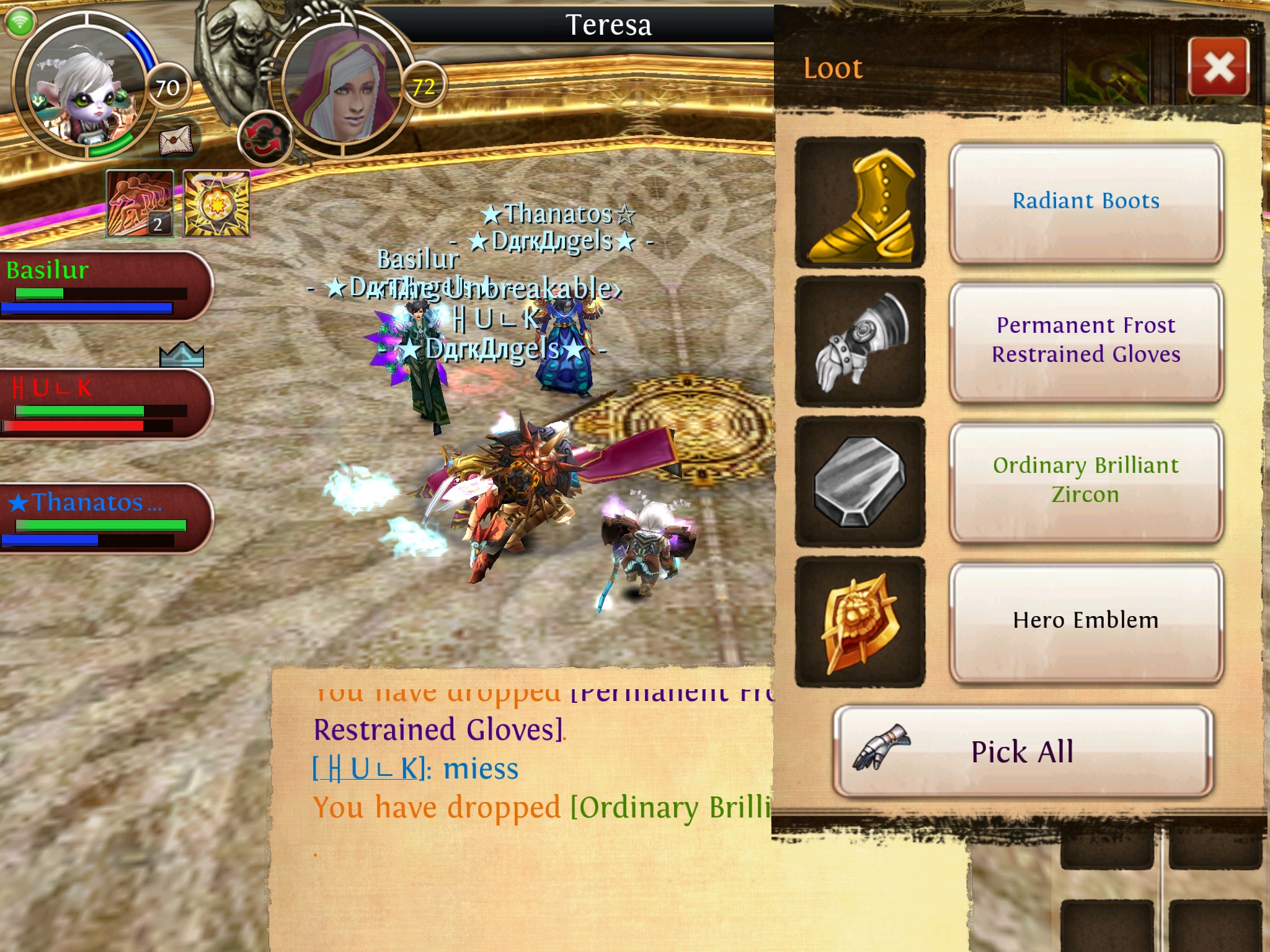
Task: Loot Permanent Frost Restrained Gloves
Action: [x=1085, y=341]
